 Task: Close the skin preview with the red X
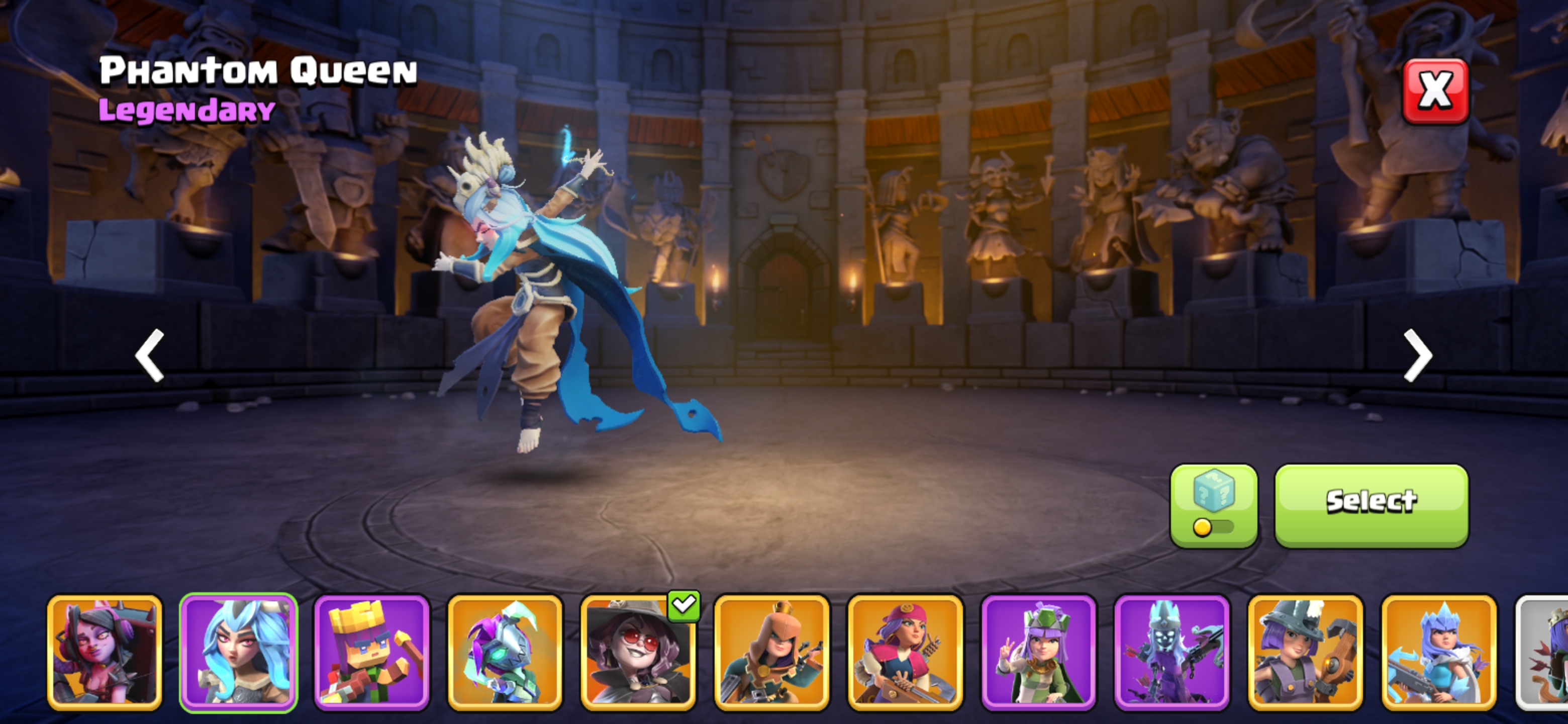(1435, 90)
